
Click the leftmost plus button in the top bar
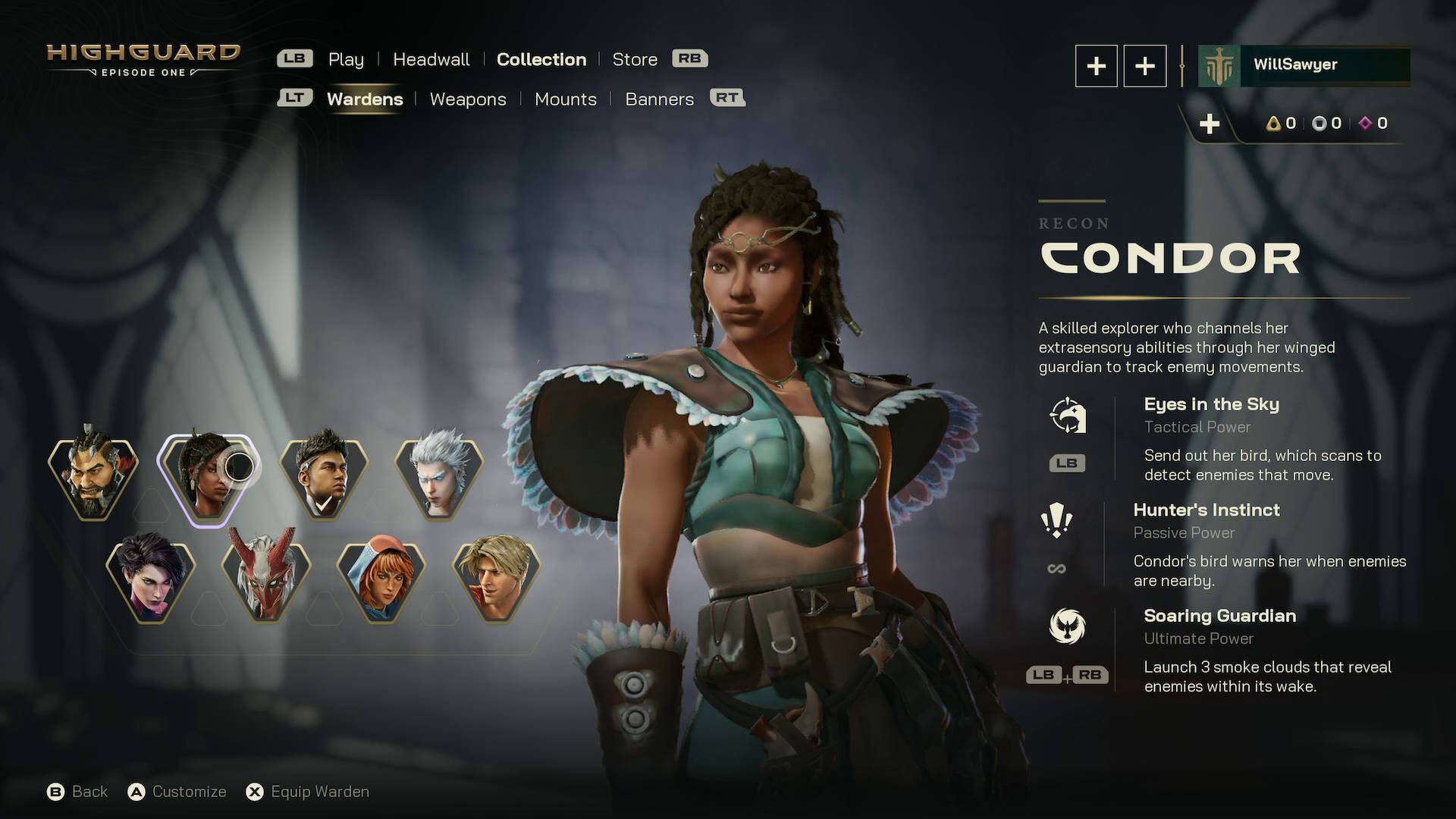(1096, 66)
